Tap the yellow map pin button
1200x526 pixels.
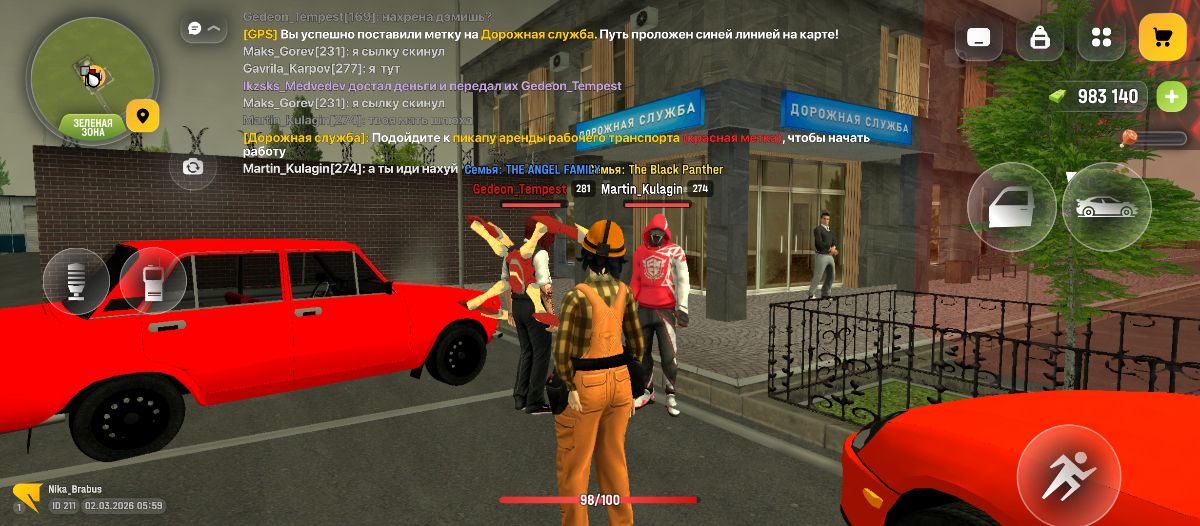coord(143,116)
